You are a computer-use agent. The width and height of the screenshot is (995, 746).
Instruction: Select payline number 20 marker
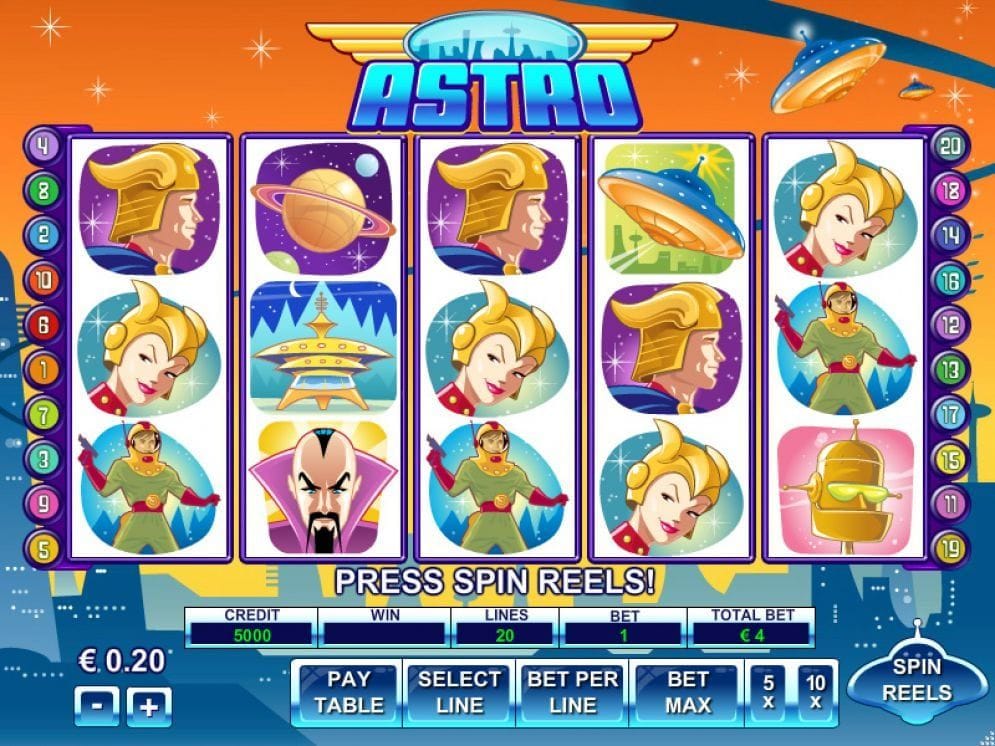pyautogui.click(x=950, y=145)
